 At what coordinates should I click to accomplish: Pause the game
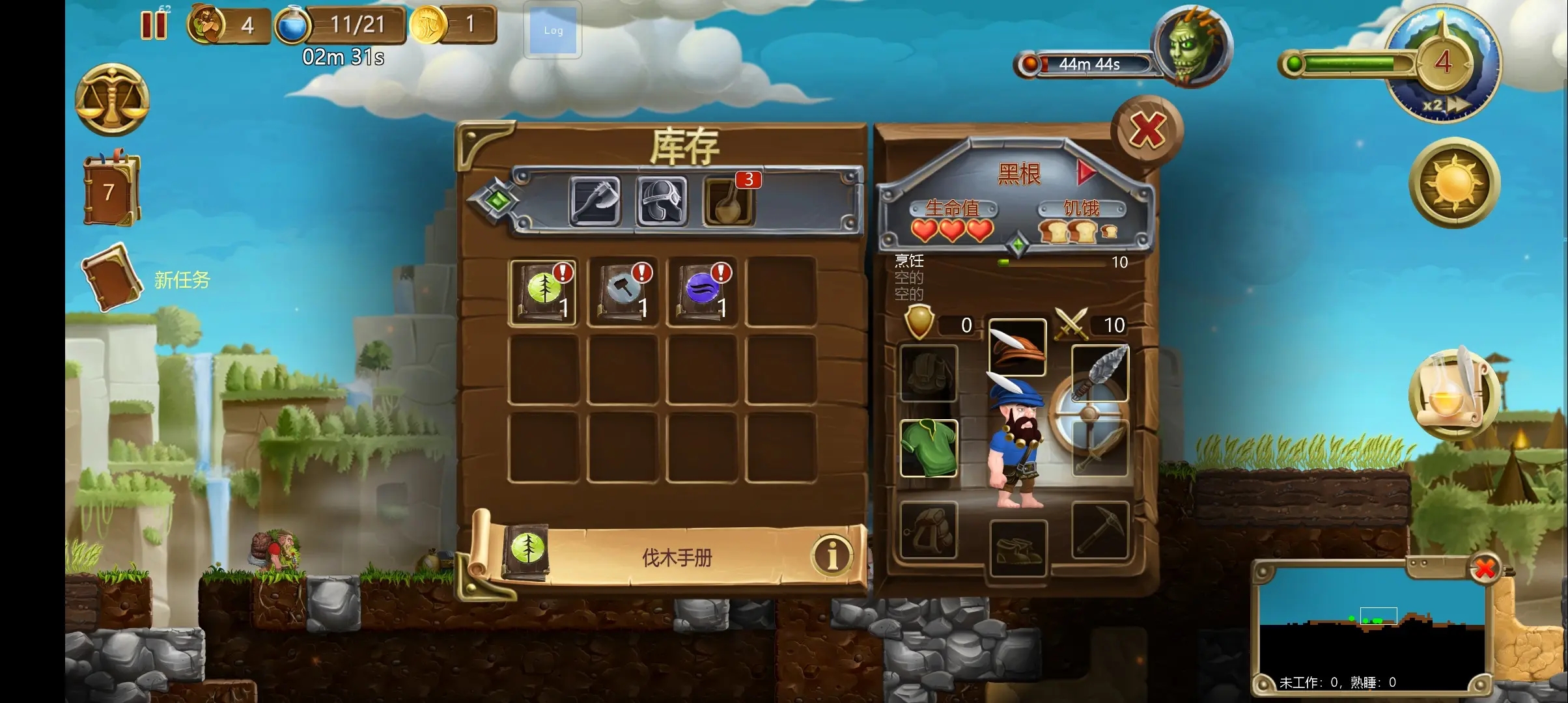click(x=154, y=25)
